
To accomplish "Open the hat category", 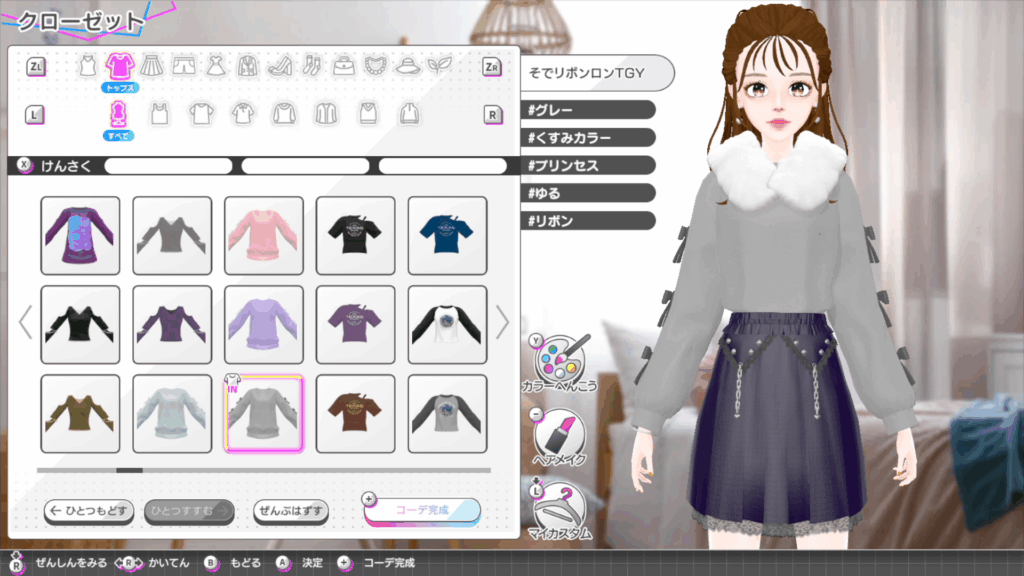I will [x=407, y=66].
